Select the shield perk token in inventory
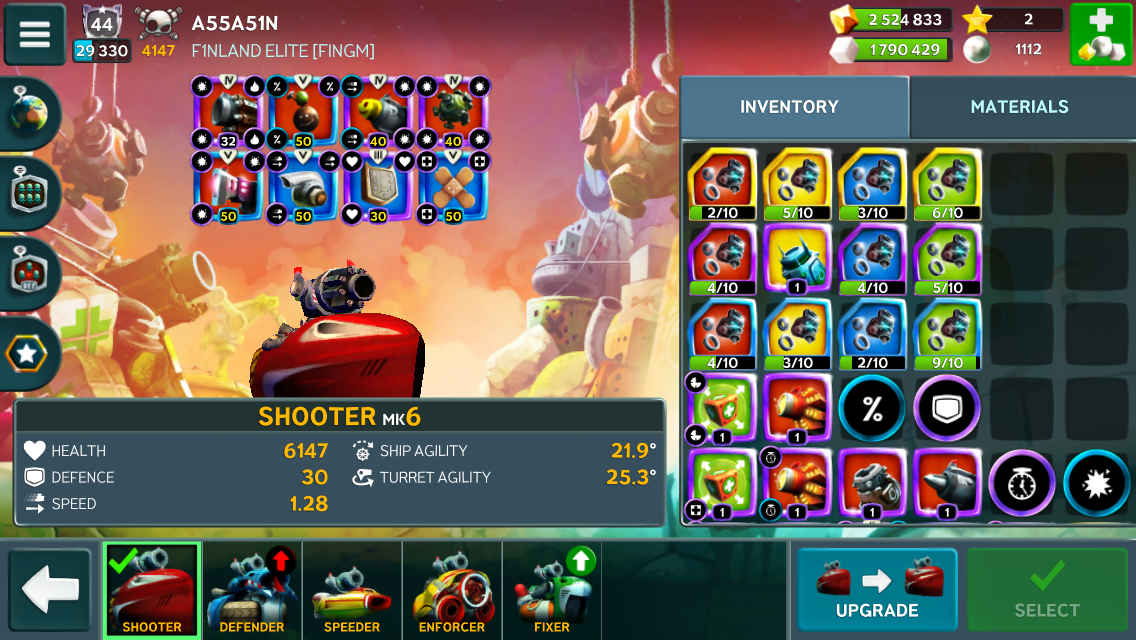 (947, 408)
